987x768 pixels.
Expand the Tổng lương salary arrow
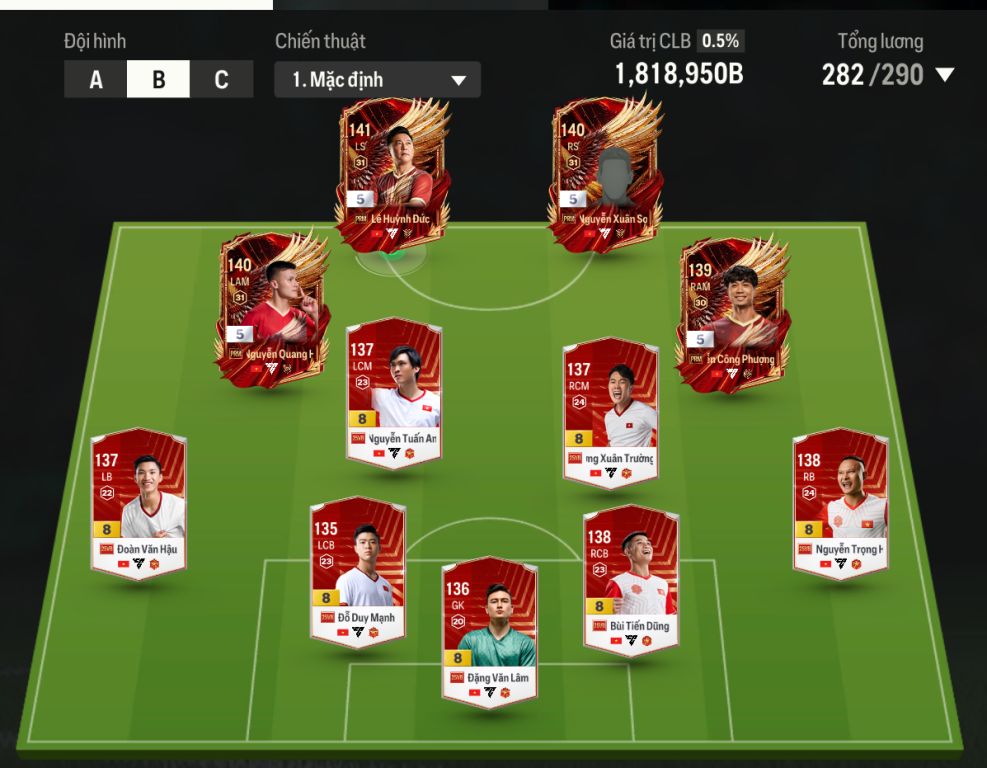(944, 75)
